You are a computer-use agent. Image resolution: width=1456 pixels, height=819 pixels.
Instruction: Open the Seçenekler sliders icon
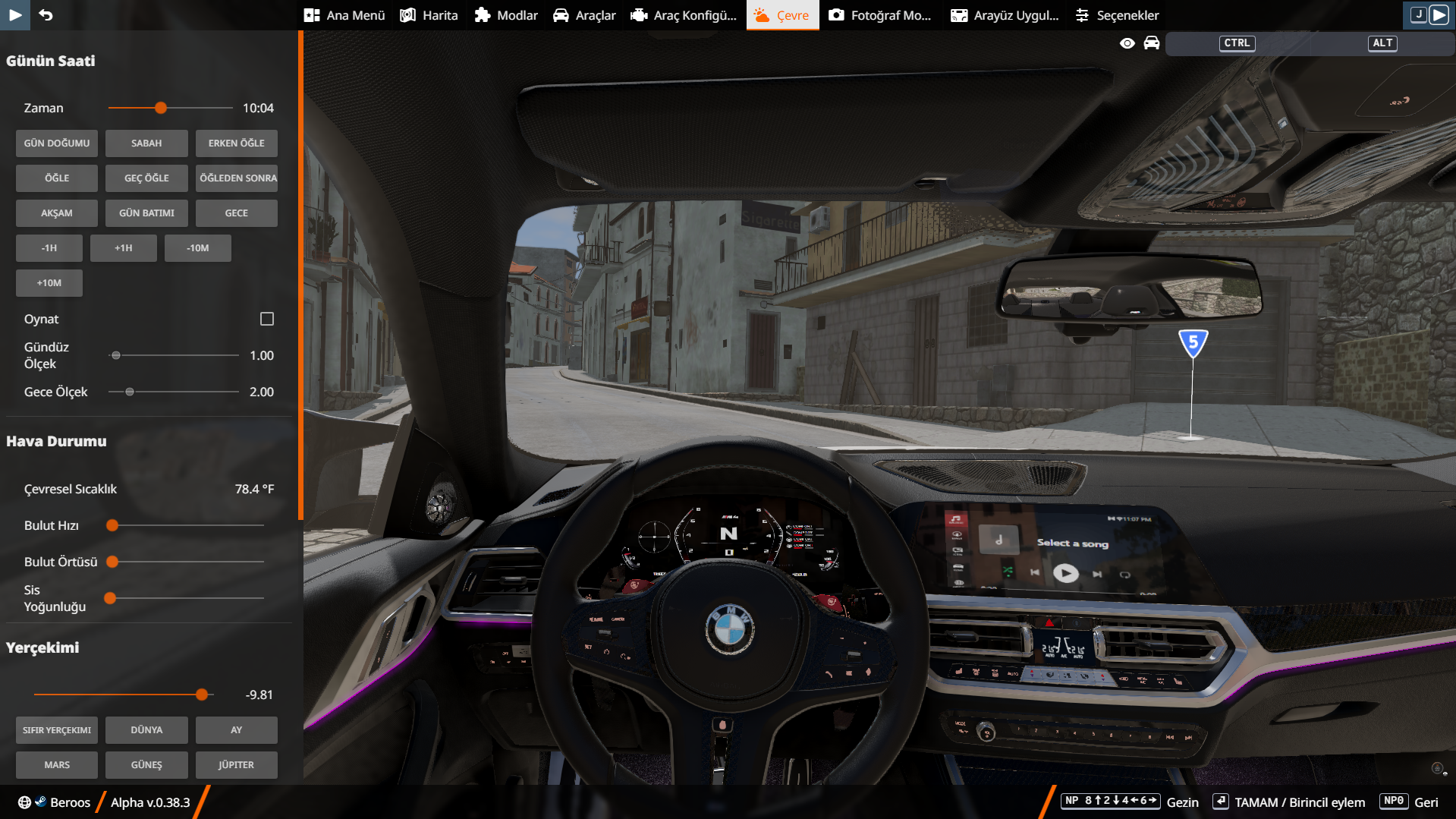(1083, 14)
